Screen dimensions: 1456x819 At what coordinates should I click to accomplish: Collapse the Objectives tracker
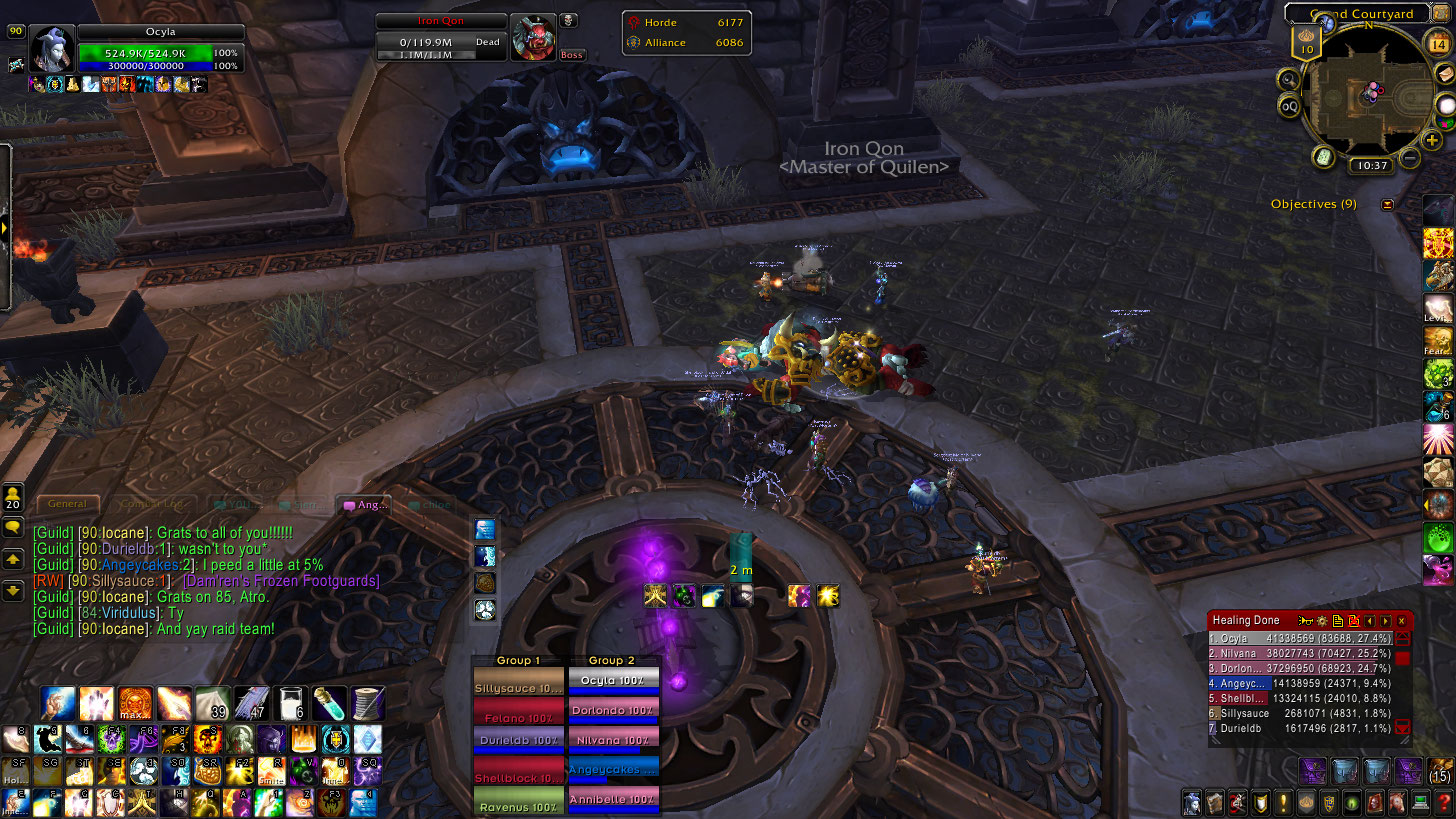(x=1387, y=204)
